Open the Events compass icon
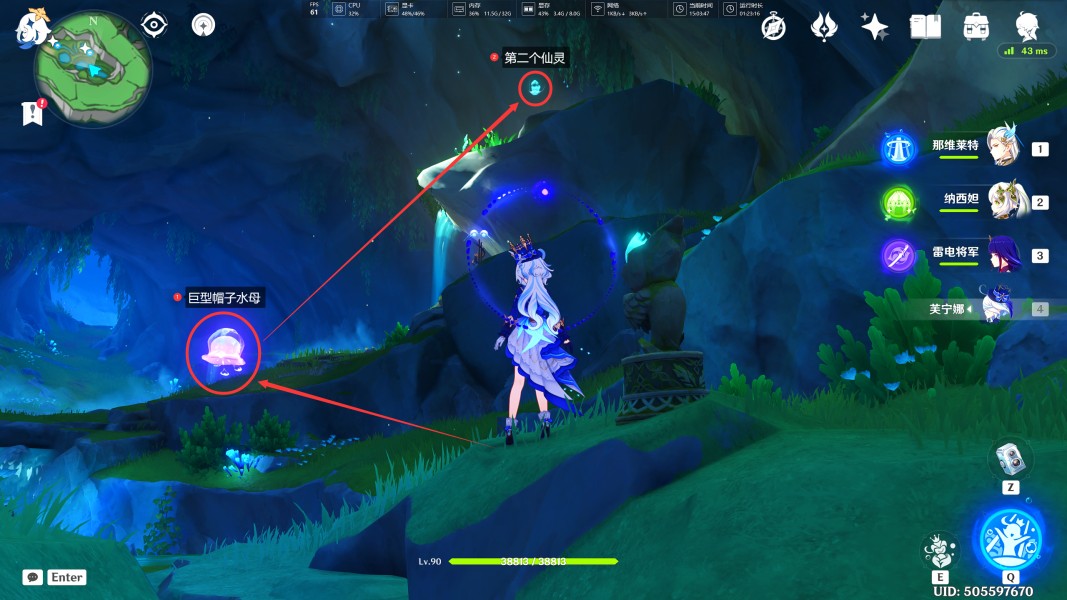 tap(773, 27)
